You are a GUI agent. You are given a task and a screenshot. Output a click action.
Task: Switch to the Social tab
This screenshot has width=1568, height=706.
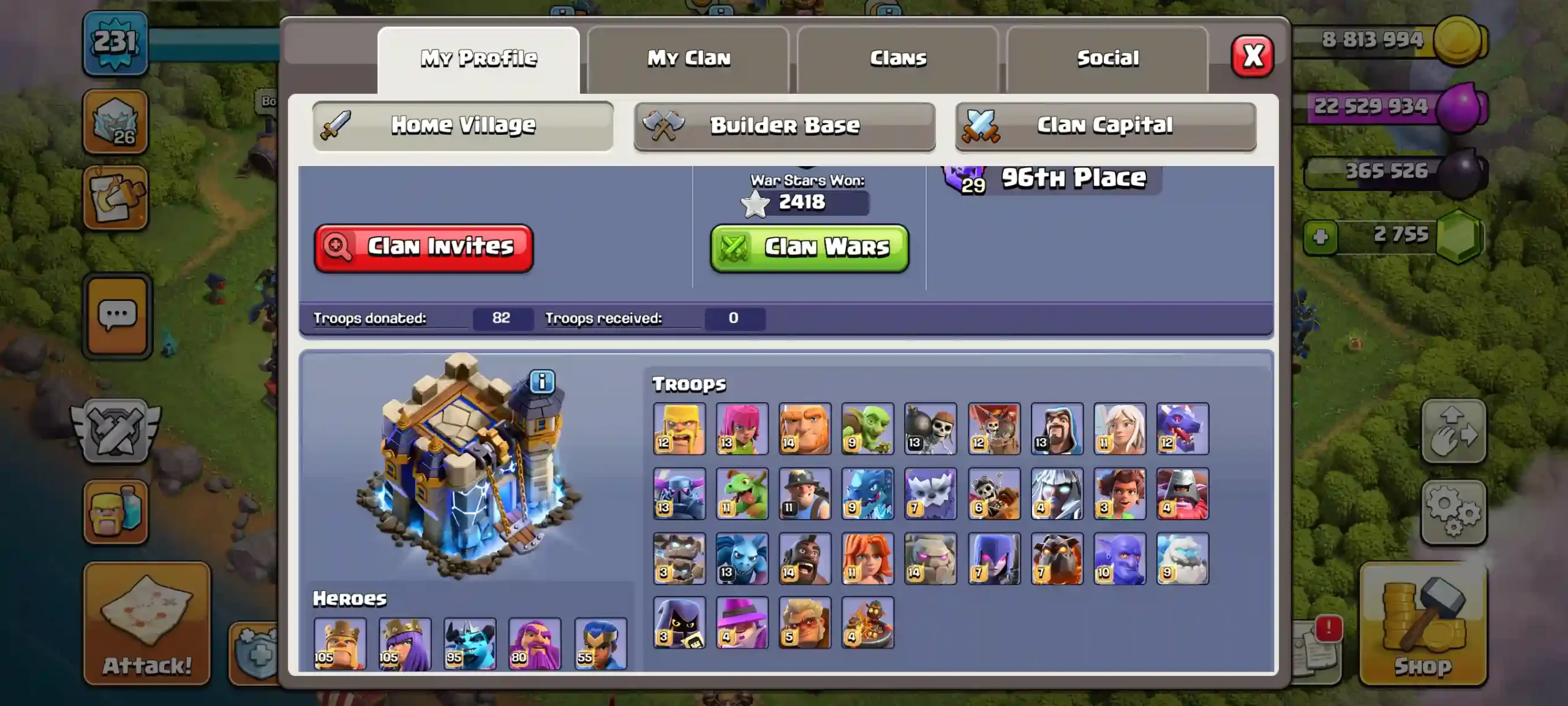point(1107,59)
